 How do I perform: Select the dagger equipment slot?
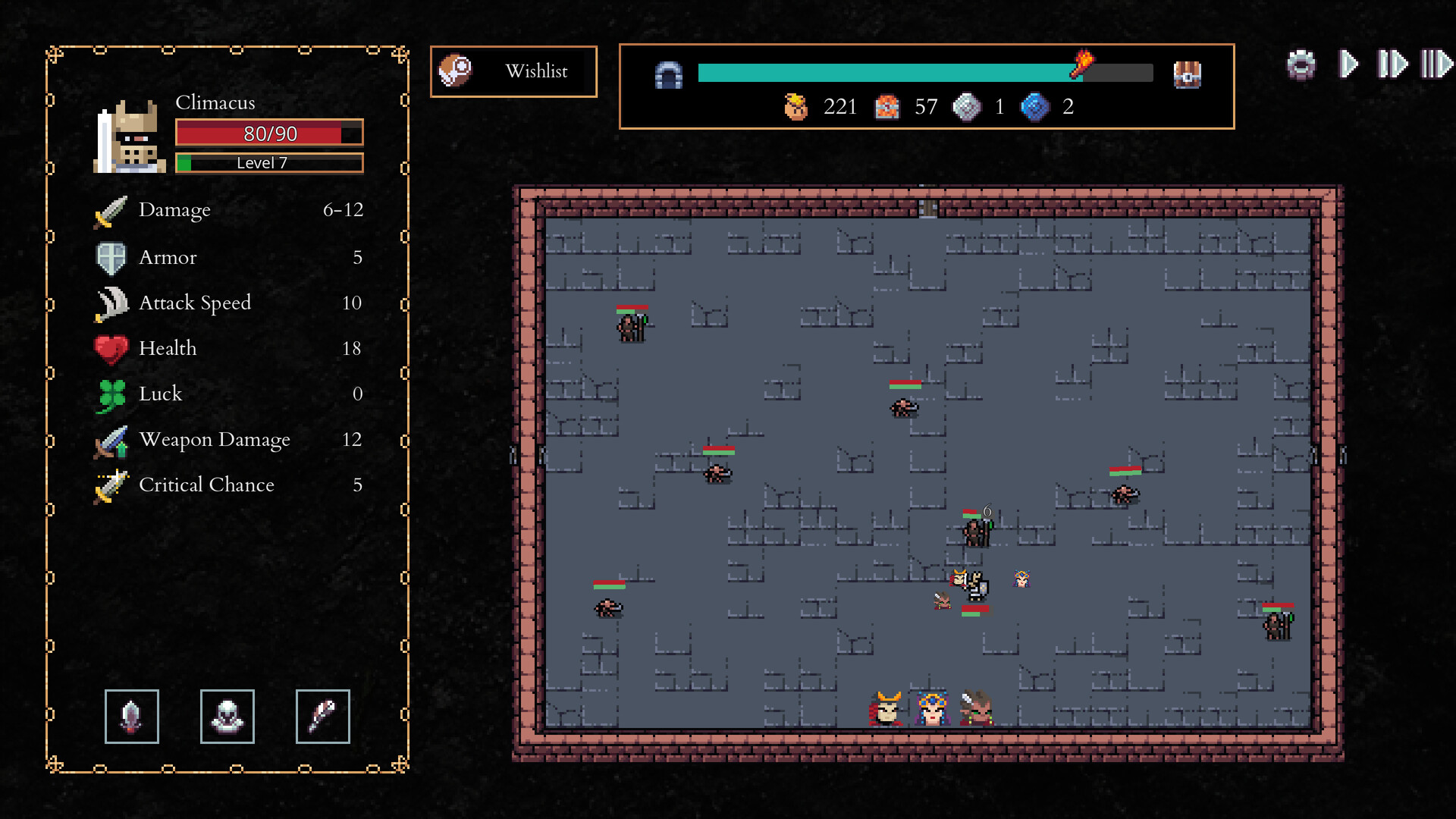pos(132,717)
